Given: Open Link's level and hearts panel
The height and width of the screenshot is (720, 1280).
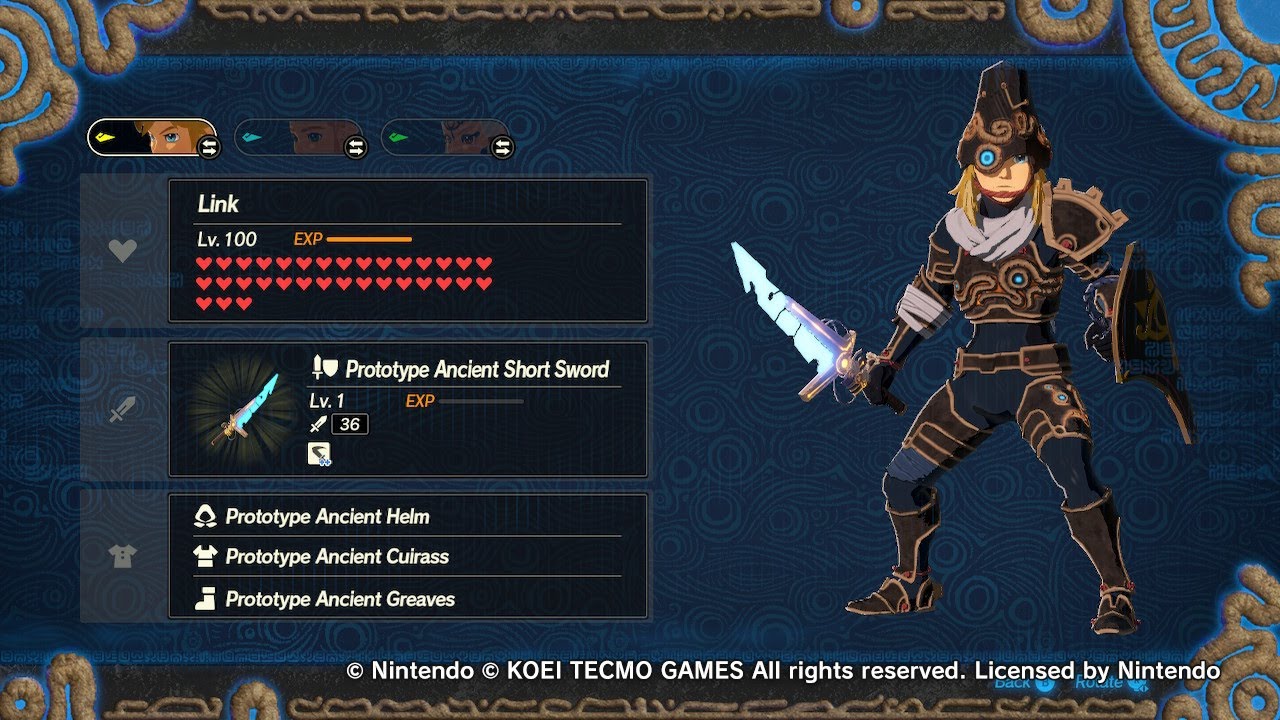Looking at the screenshot, I should point(408,251).
